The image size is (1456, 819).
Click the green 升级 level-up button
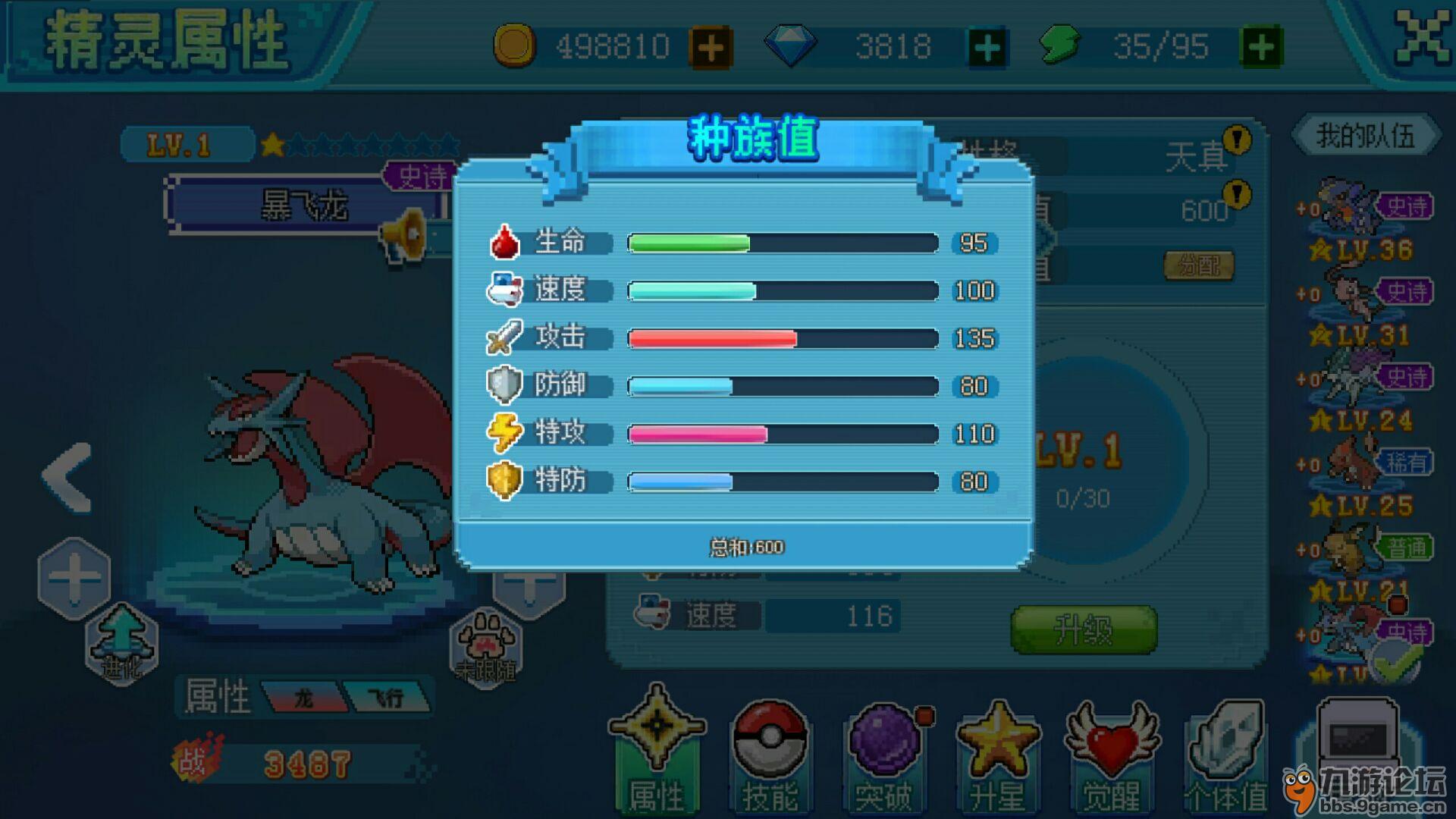pyautogui.click(x=1084, y=629)
